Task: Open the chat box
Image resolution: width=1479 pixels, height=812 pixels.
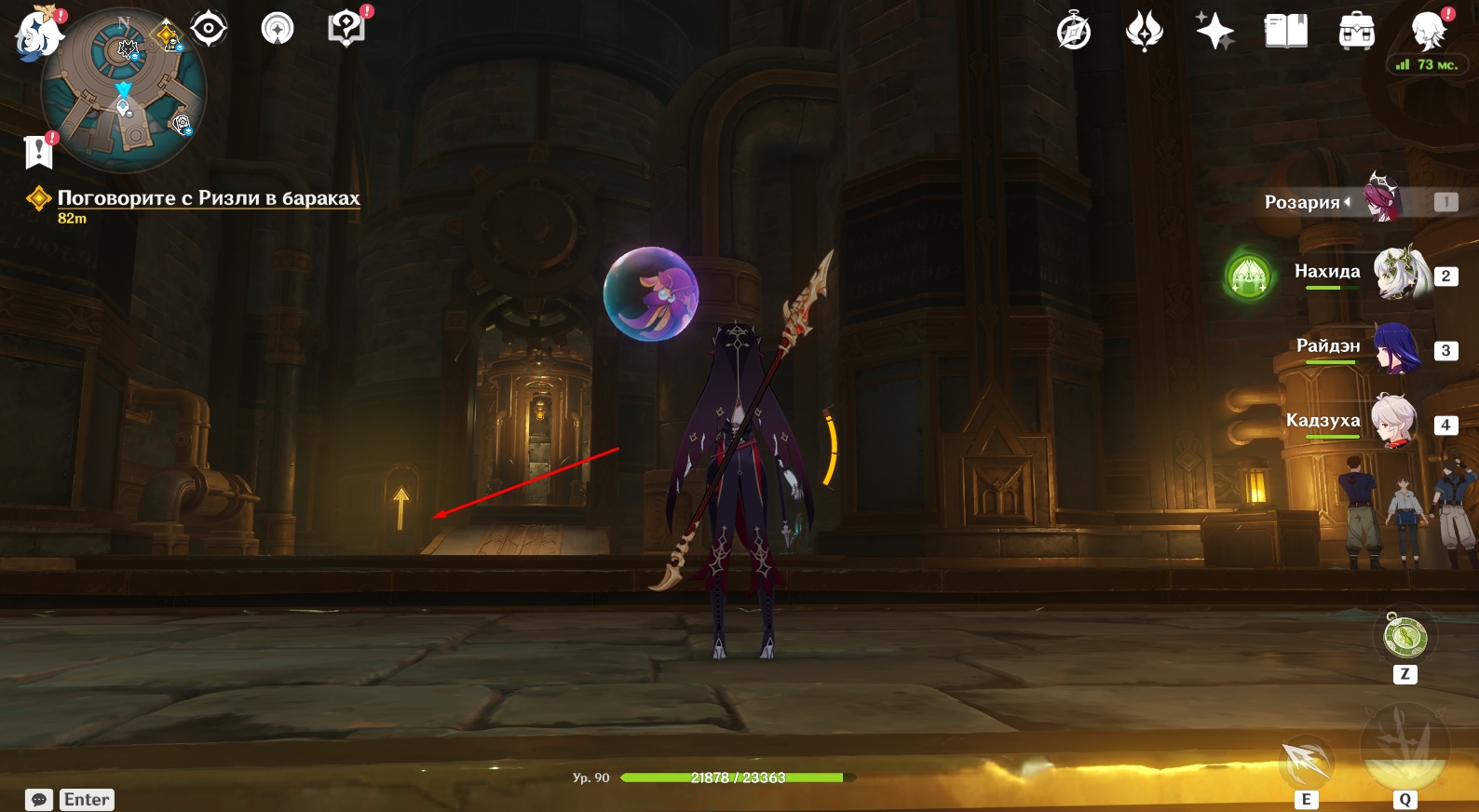Action: 39,800
